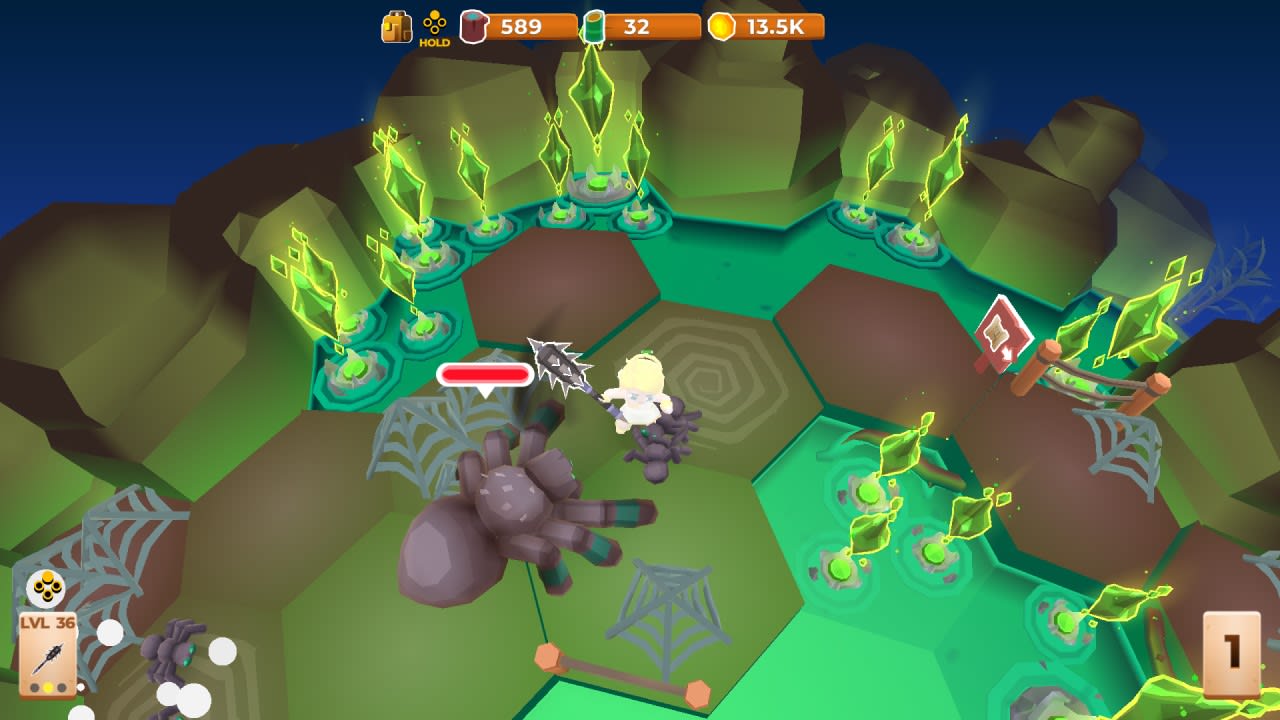The width and height of the screenshot is (1280, 720).
Task: Open the card numbered 1
Action: coord(1231,654)
